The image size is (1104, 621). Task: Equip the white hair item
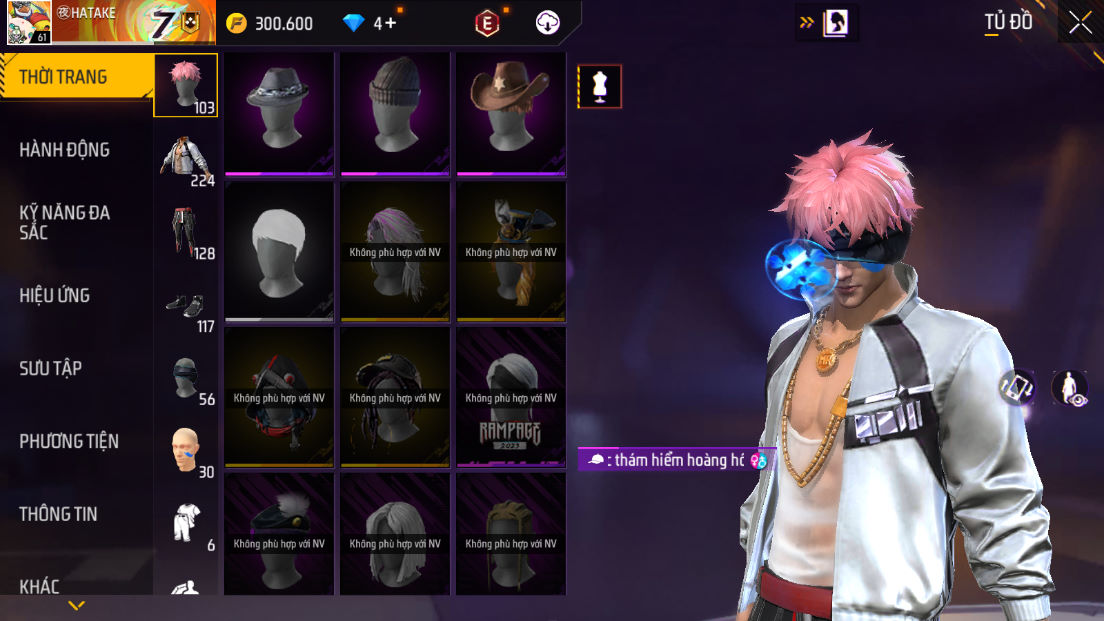point(279,251)
